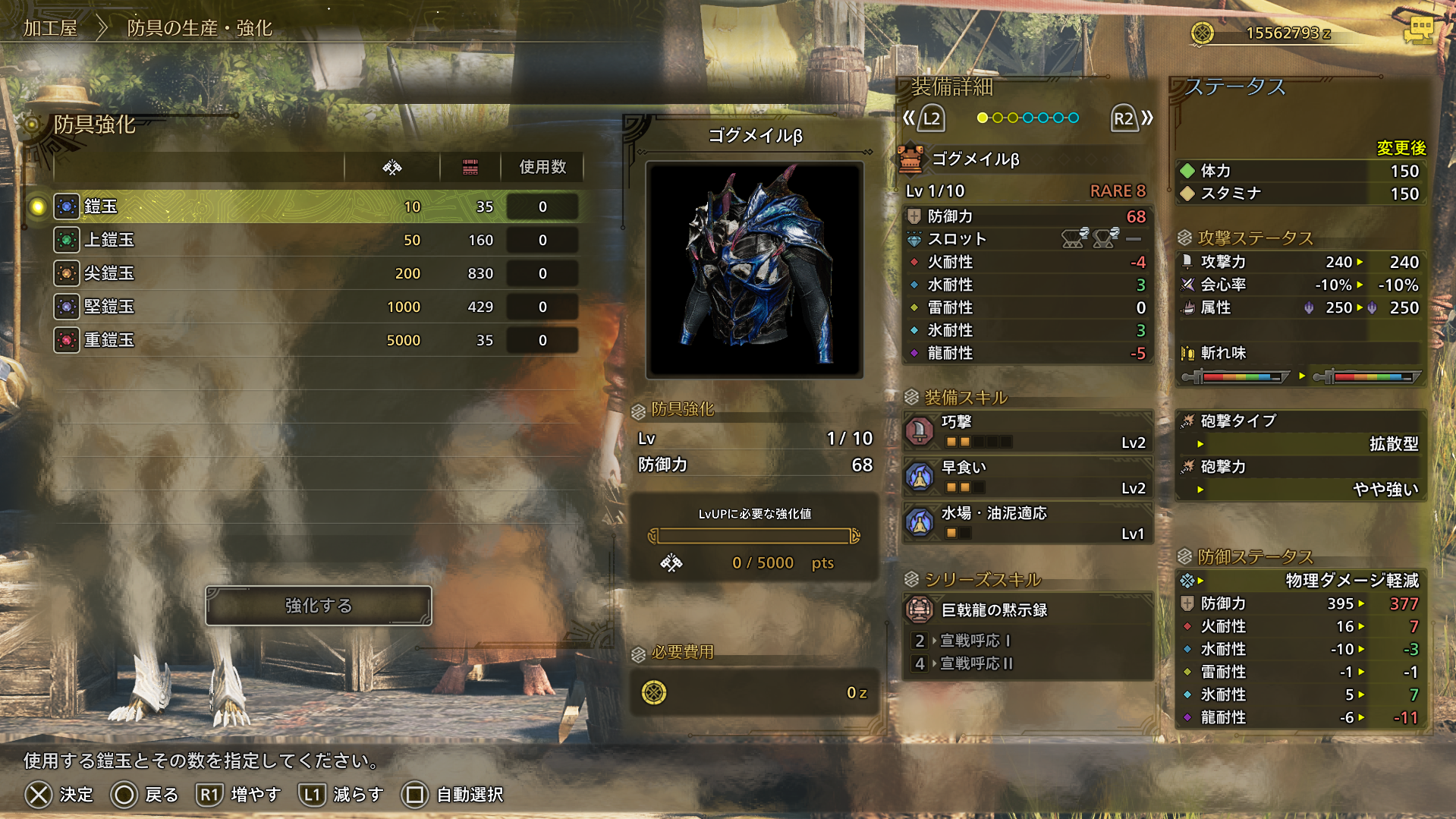Select the 重鎧玉 armor sphere row
The image size is (1456, 819).
click(x=315, y=340)
